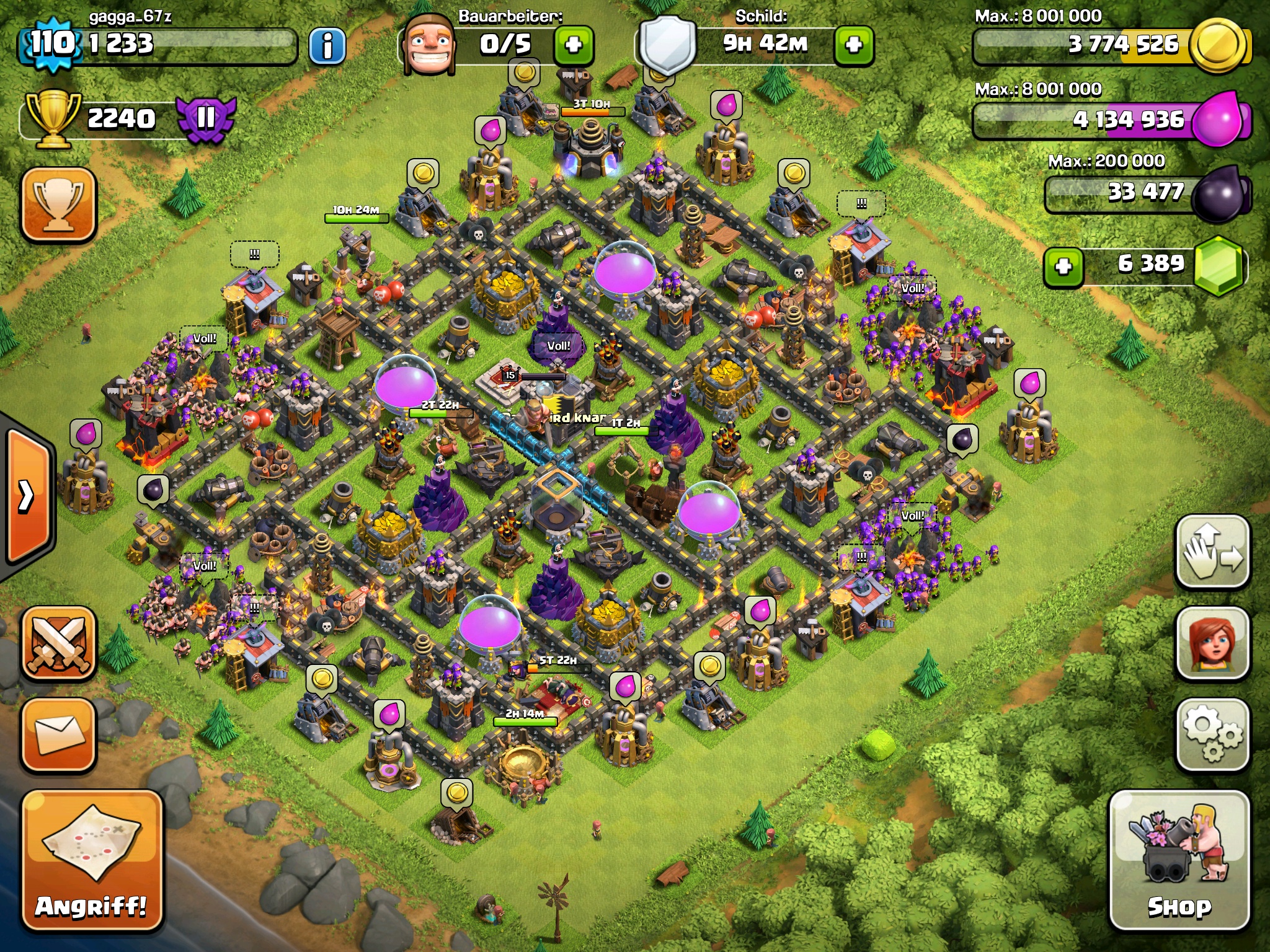Open the Shop
The height and width of the screenshot is (952, 1270).
tap(1179, 862)
